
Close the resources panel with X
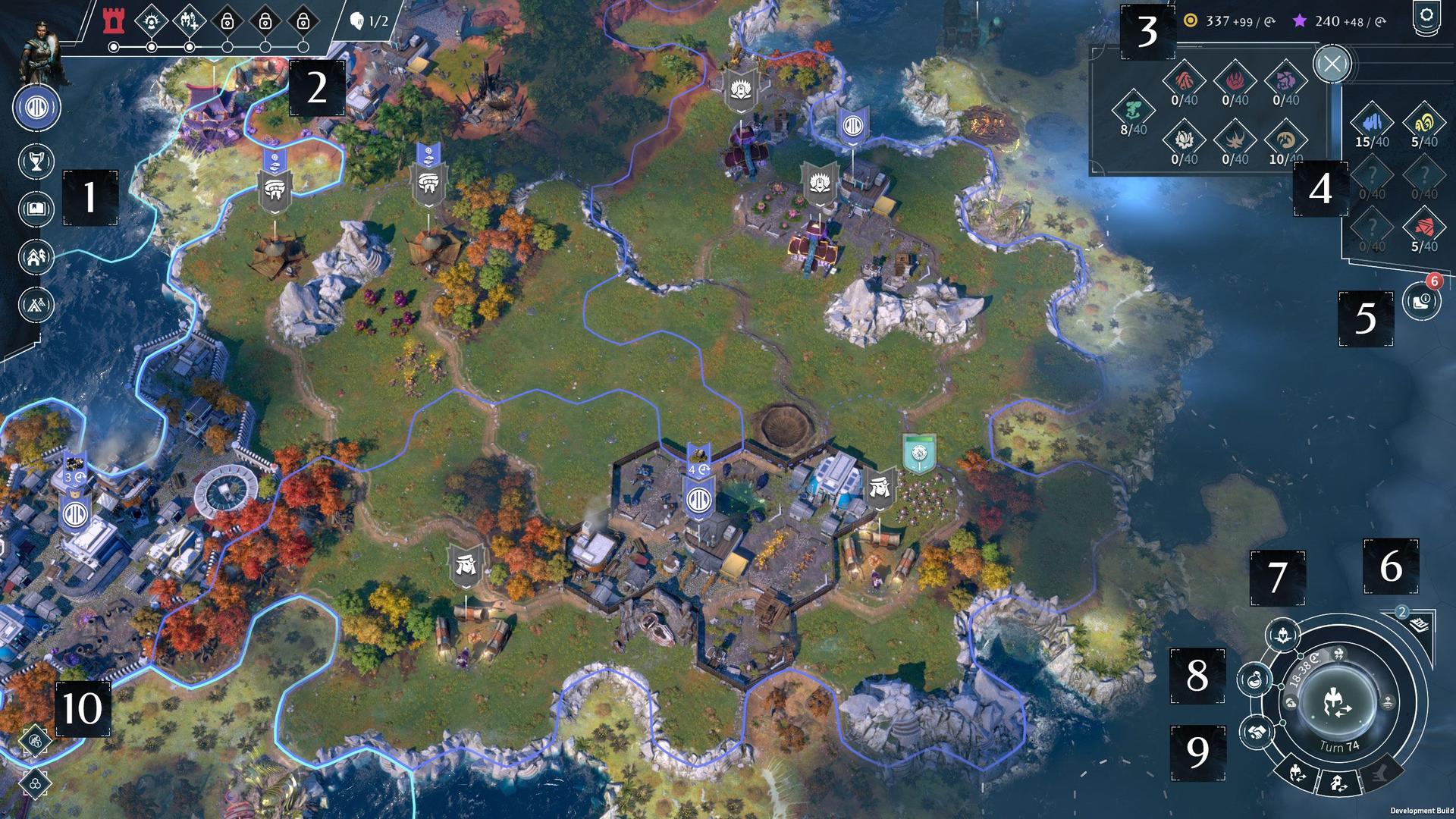tap(1332, 64)
